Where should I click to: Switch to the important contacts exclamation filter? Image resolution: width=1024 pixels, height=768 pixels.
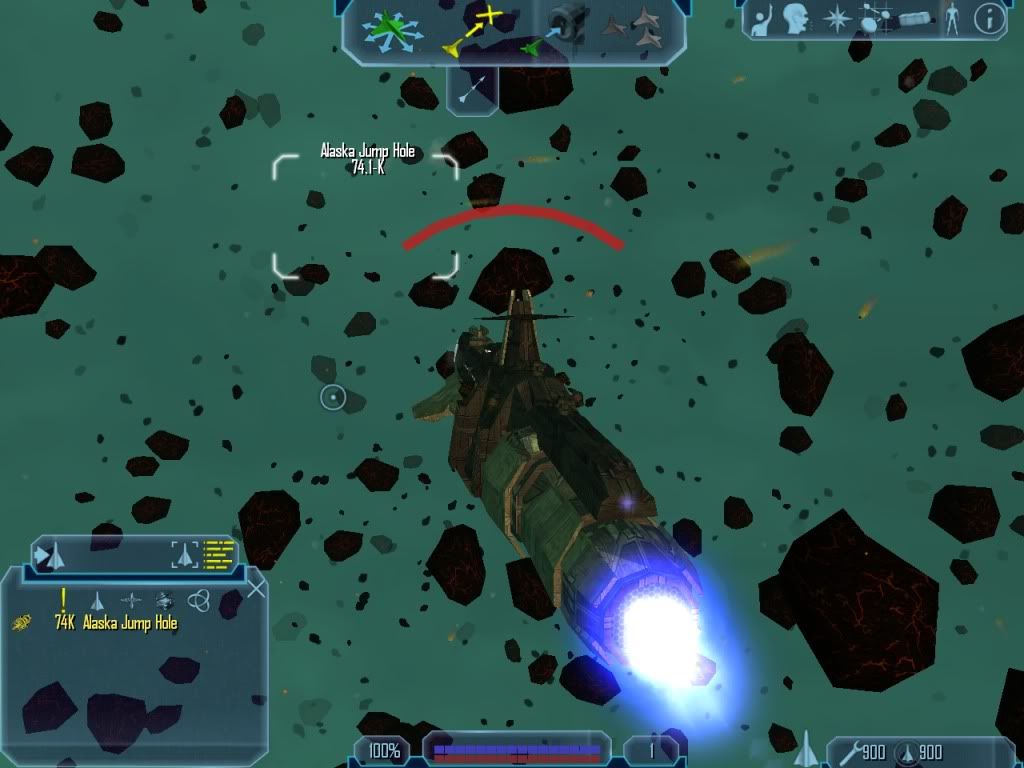pos(63,600)
